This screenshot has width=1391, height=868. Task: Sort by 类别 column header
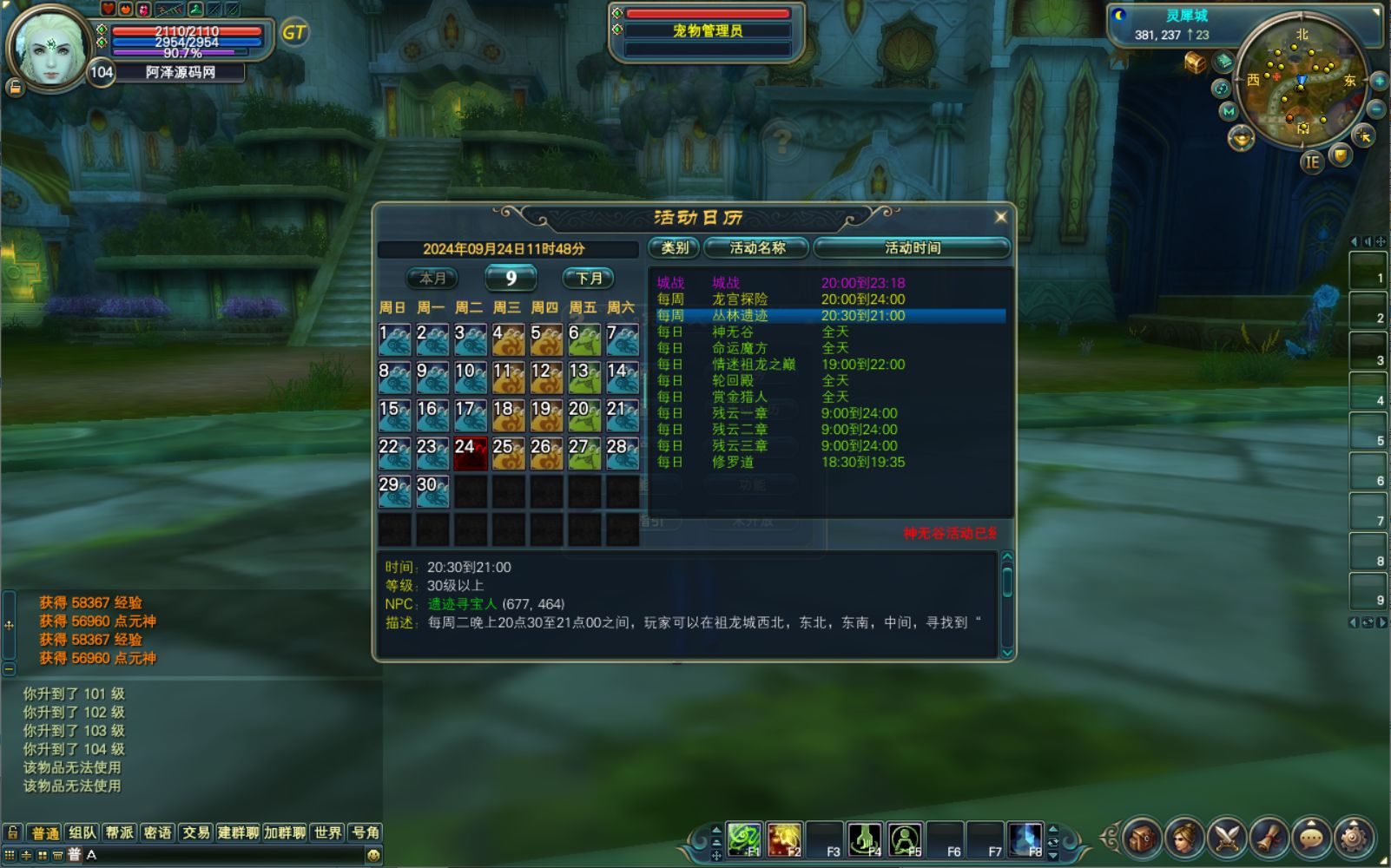click(x=675, y=248)
